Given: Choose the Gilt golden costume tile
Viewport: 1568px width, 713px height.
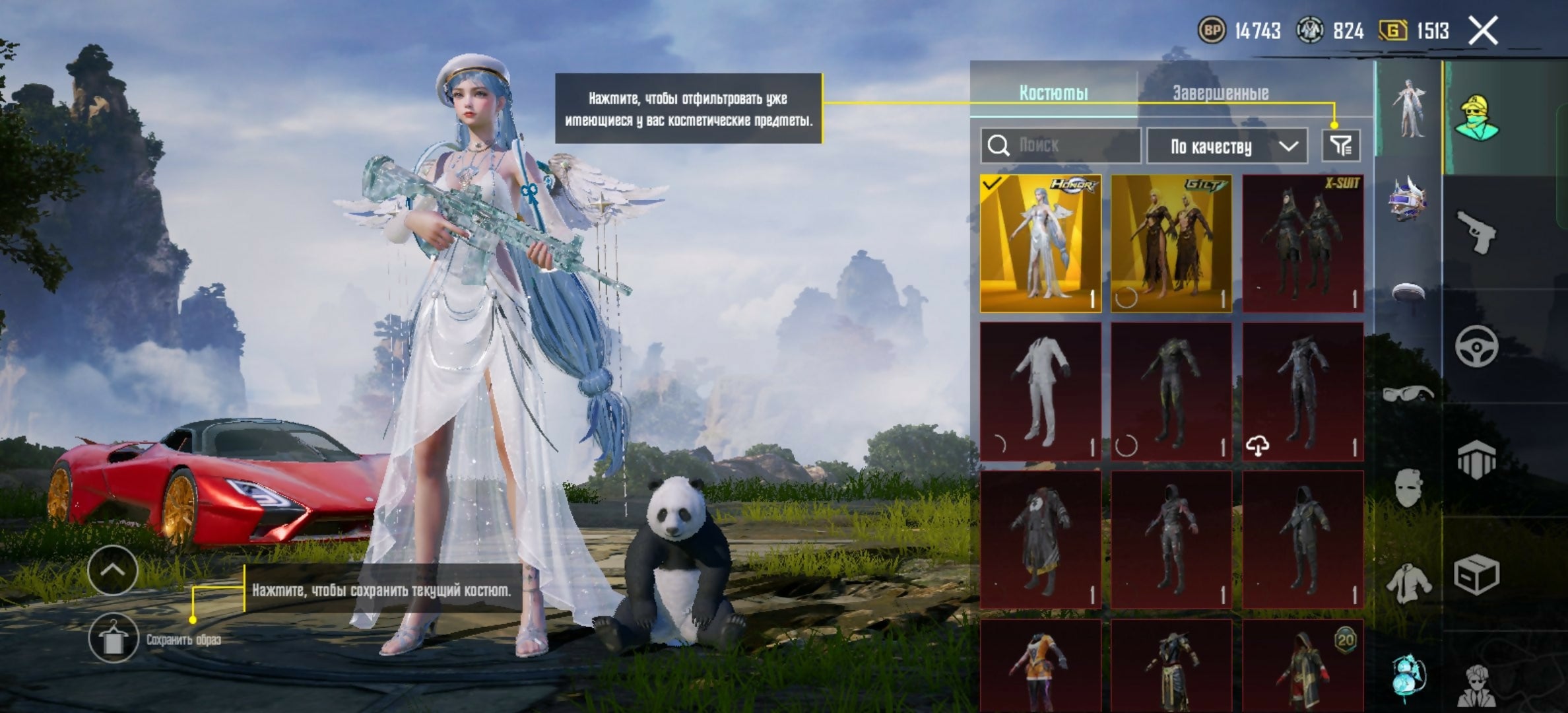Looking at the screenshot, I should click(1171, 243).
